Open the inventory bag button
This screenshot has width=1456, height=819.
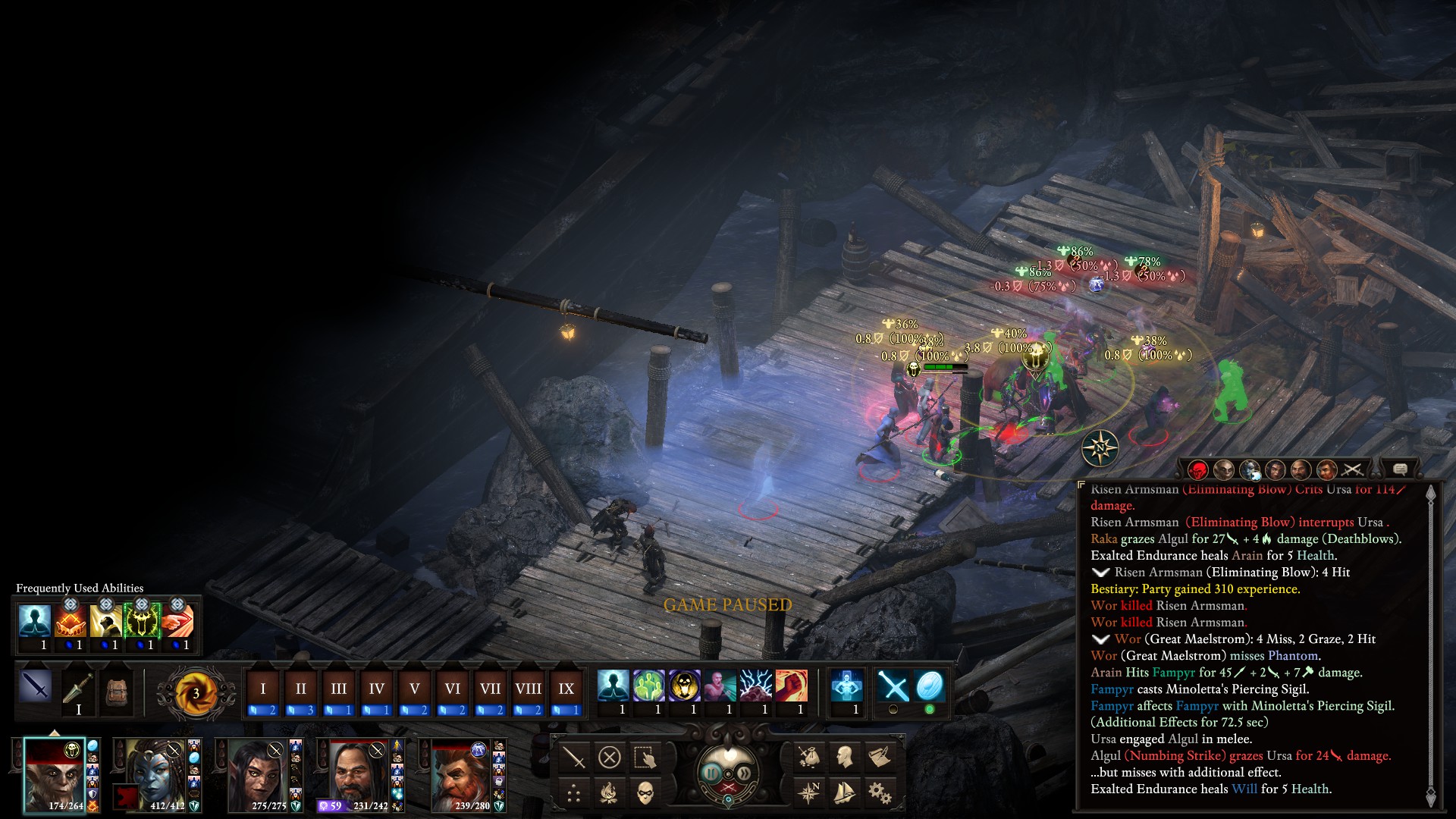(x=808, y=756)
